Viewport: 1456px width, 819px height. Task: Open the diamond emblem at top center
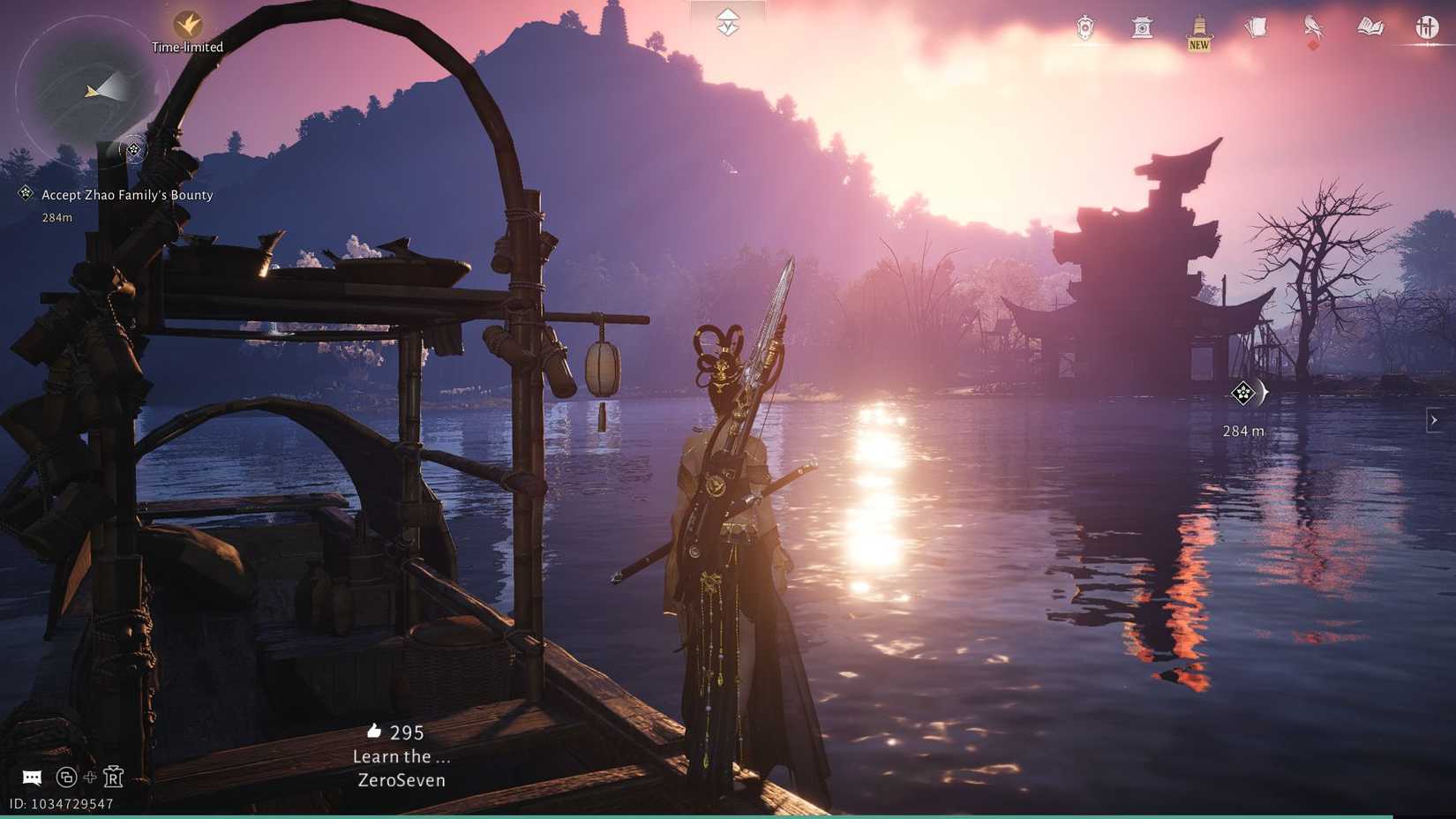[726, 24]
